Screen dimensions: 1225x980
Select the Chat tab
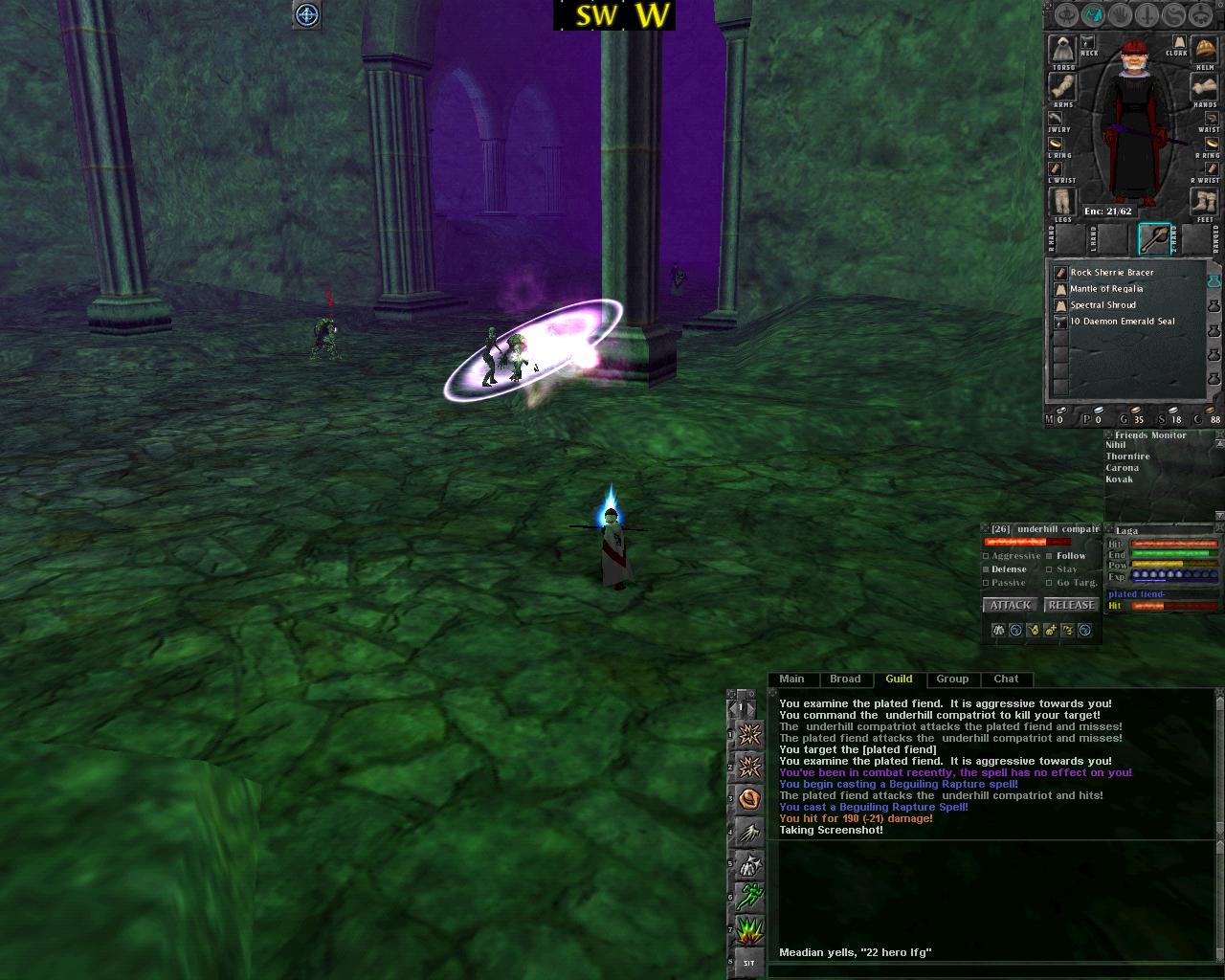(x=1006, y=679)
